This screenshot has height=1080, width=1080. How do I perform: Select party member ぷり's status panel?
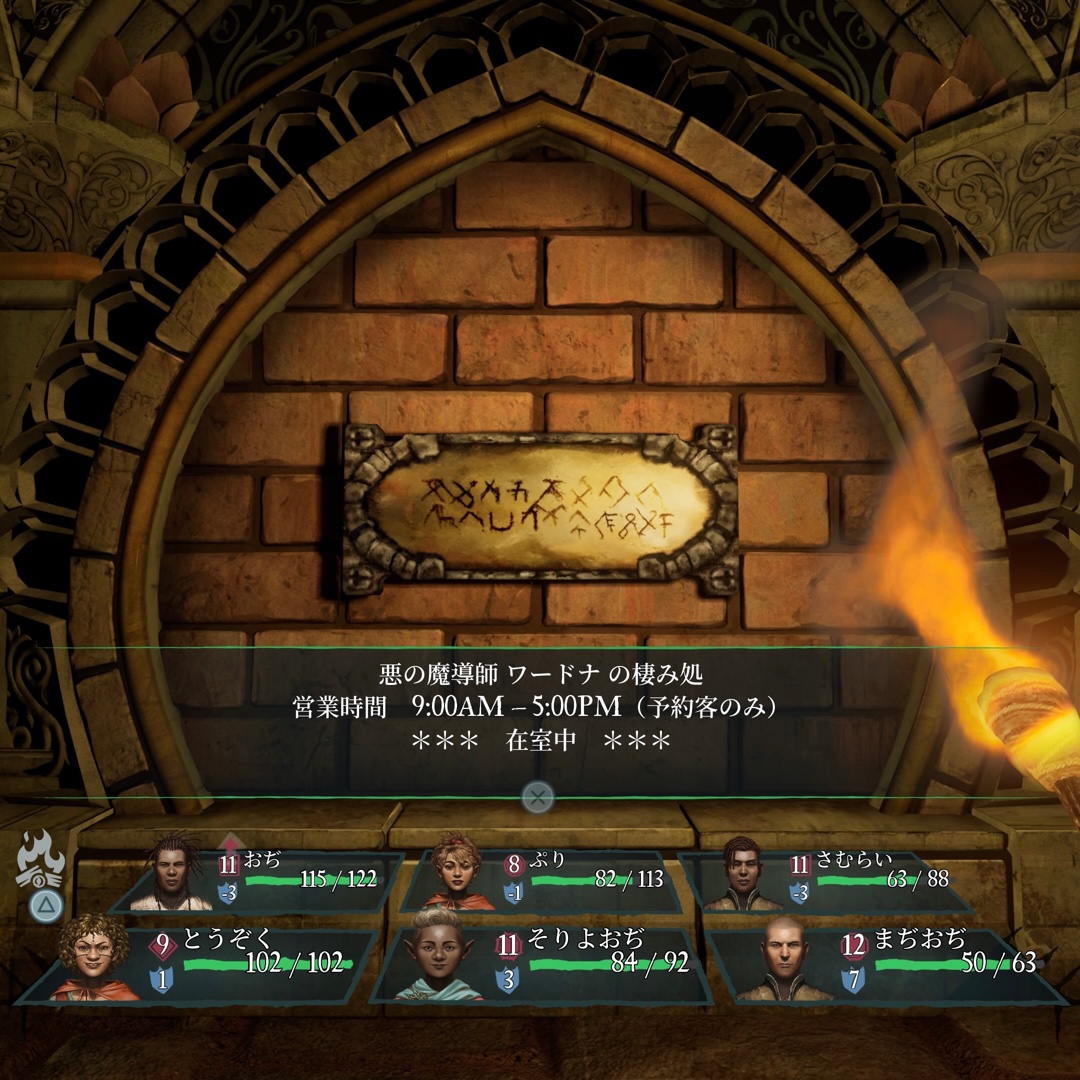coord(550,881)
